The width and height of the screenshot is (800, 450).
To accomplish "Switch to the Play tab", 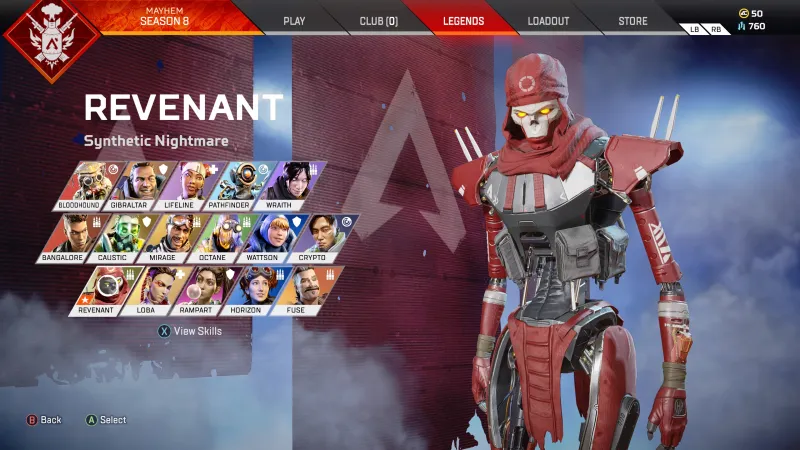I will click(294, 20).
